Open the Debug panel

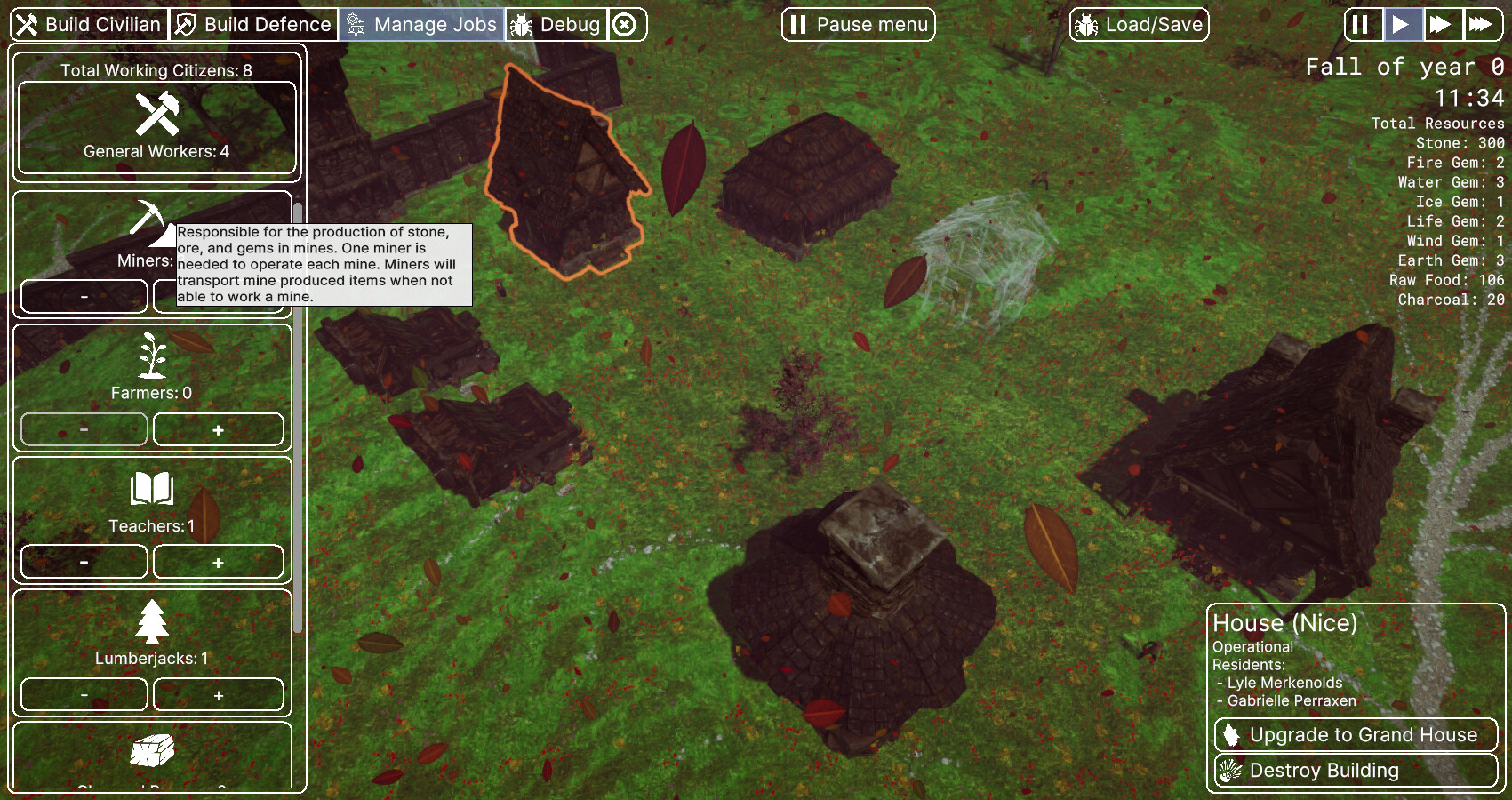[x=556, y=25]
